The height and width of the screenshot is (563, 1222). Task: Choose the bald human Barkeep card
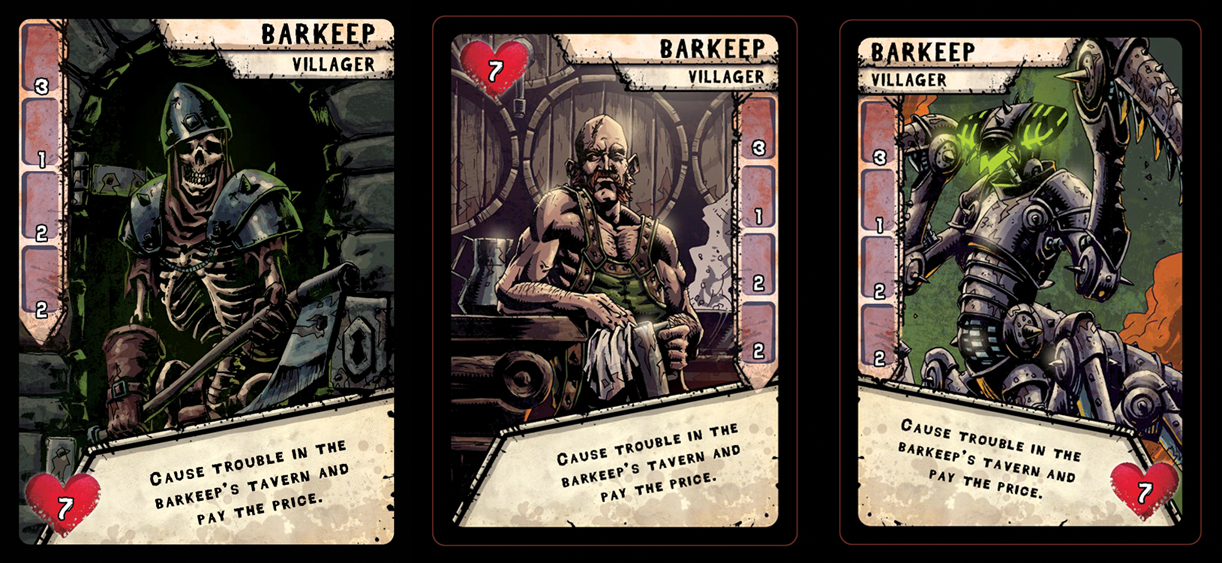coord(614,281)
